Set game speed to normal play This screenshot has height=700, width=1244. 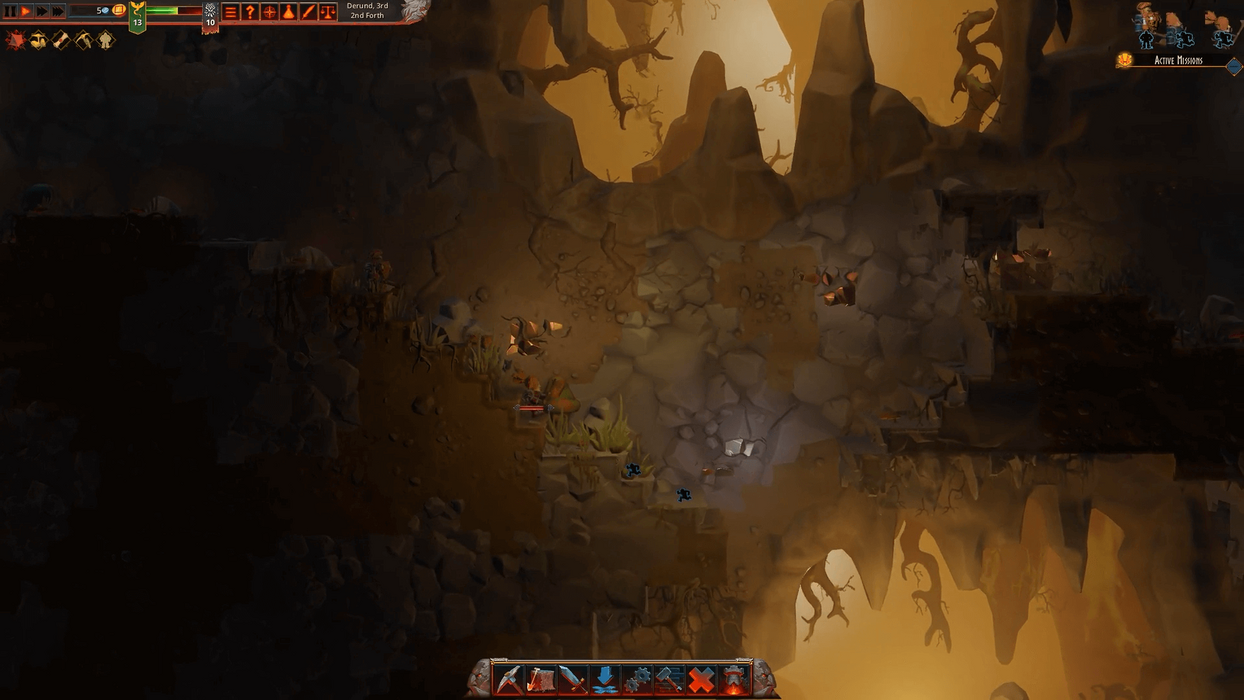click(x=27, y=11)
